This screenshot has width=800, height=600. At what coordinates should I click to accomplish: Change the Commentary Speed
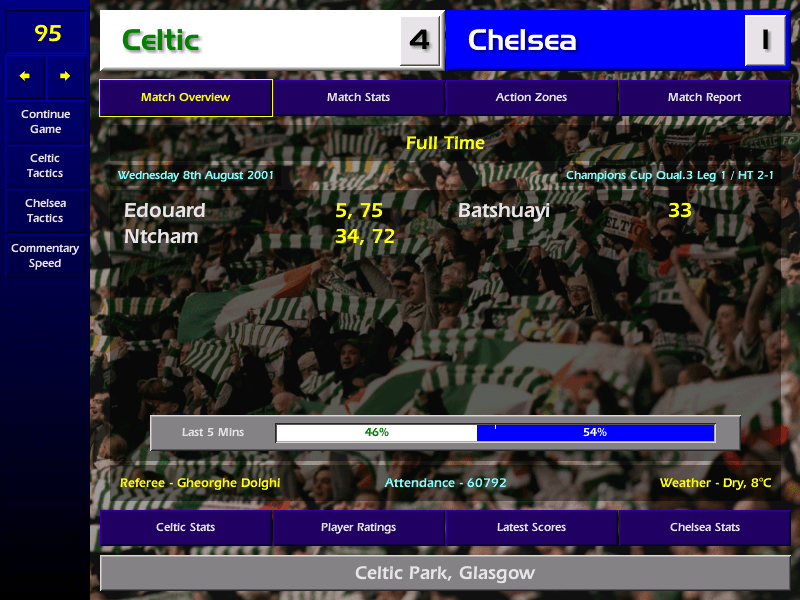(x=45, y=256)
